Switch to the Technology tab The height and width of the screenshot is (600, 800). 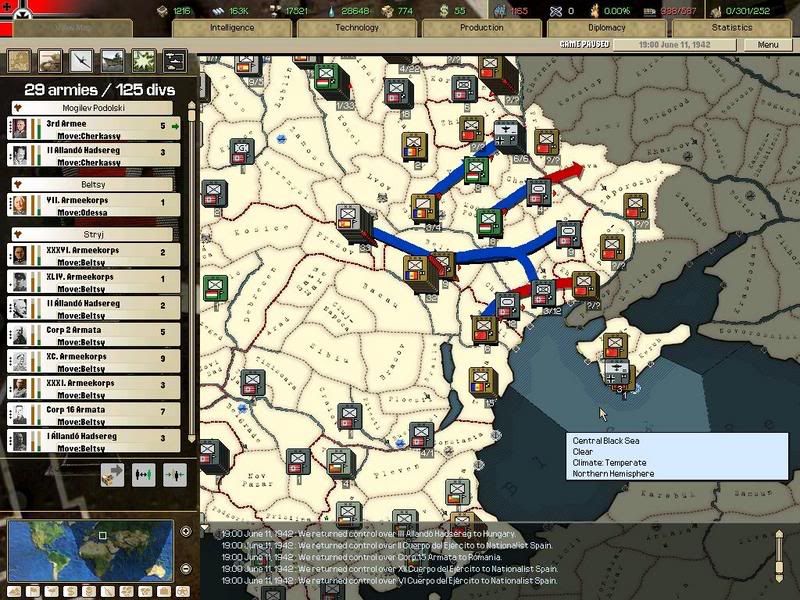357,28
